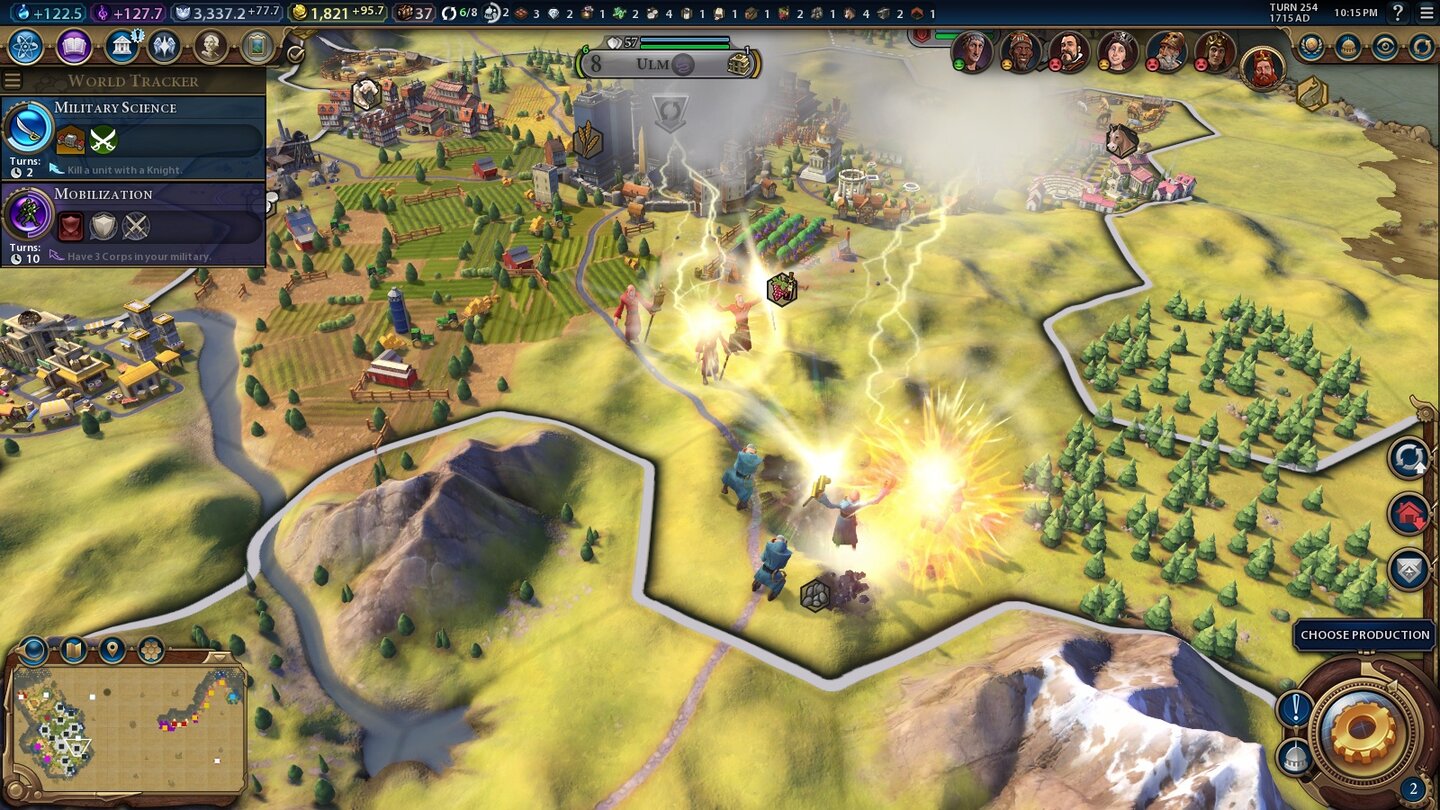Open the World Rankings laurel globe icon

click(x=1311, y=46)
